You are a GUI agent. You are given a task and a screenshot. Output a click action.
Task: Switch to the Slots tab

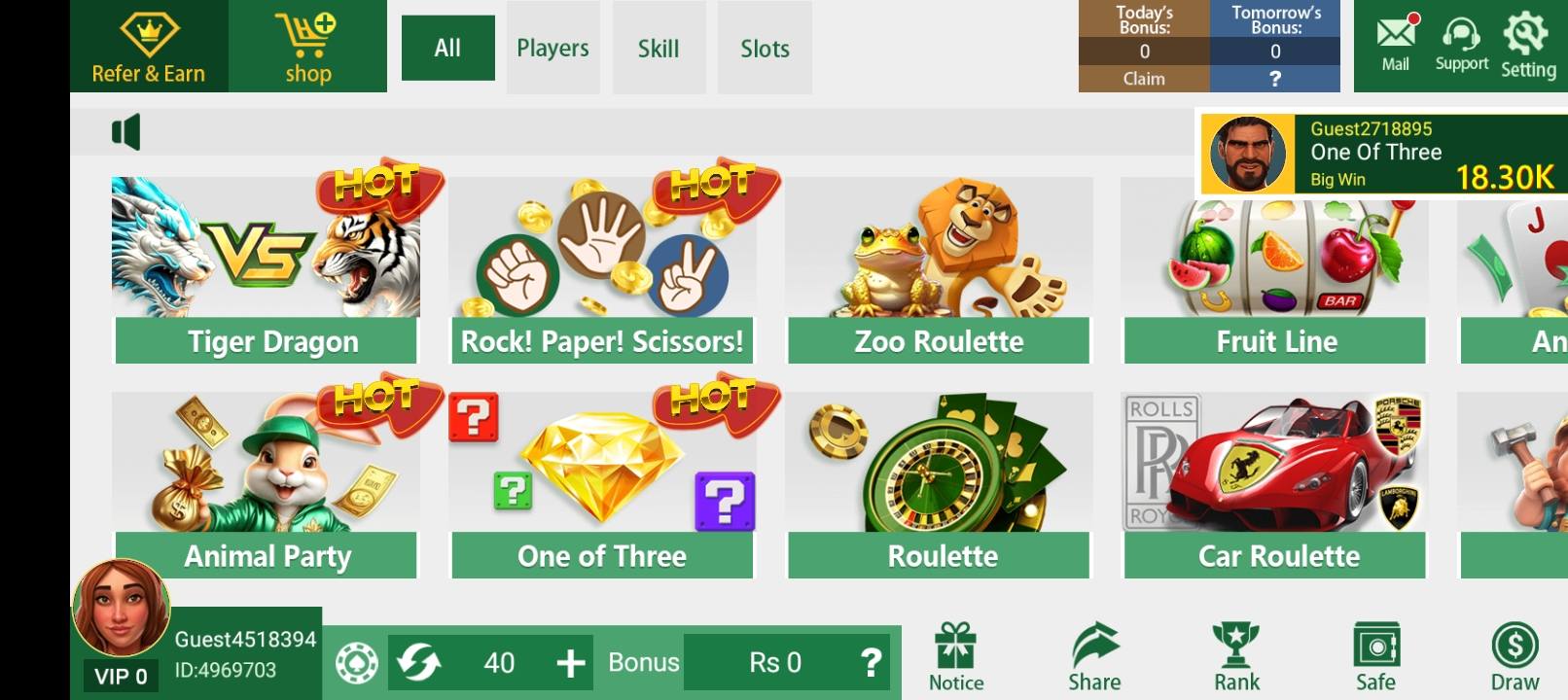765,48
